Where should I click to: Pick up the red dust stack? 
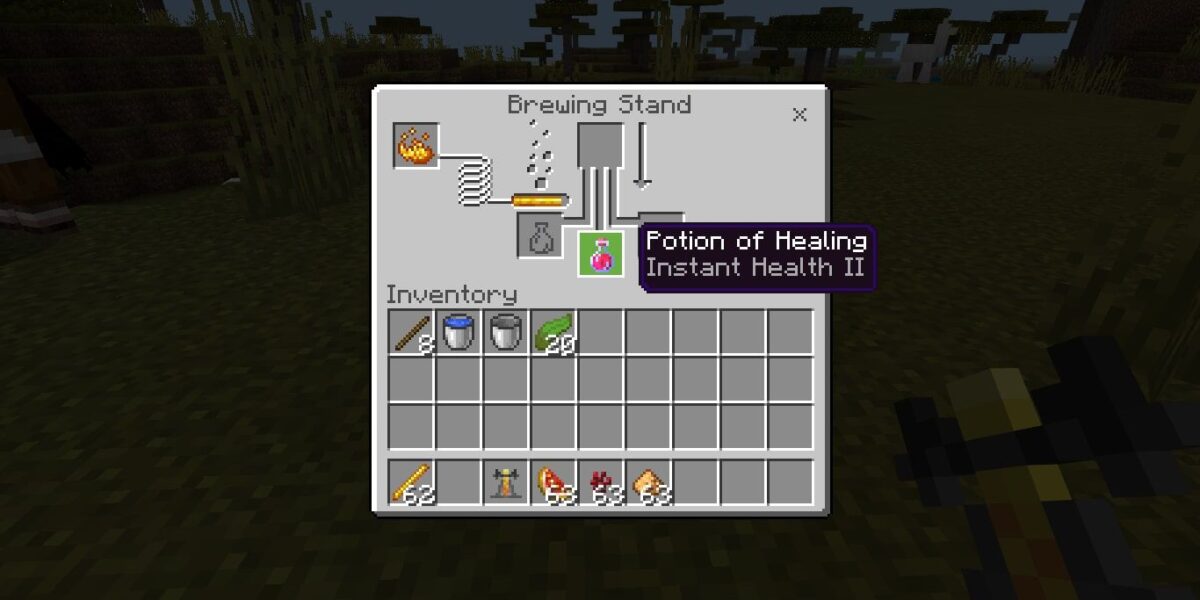coord(602,482)
